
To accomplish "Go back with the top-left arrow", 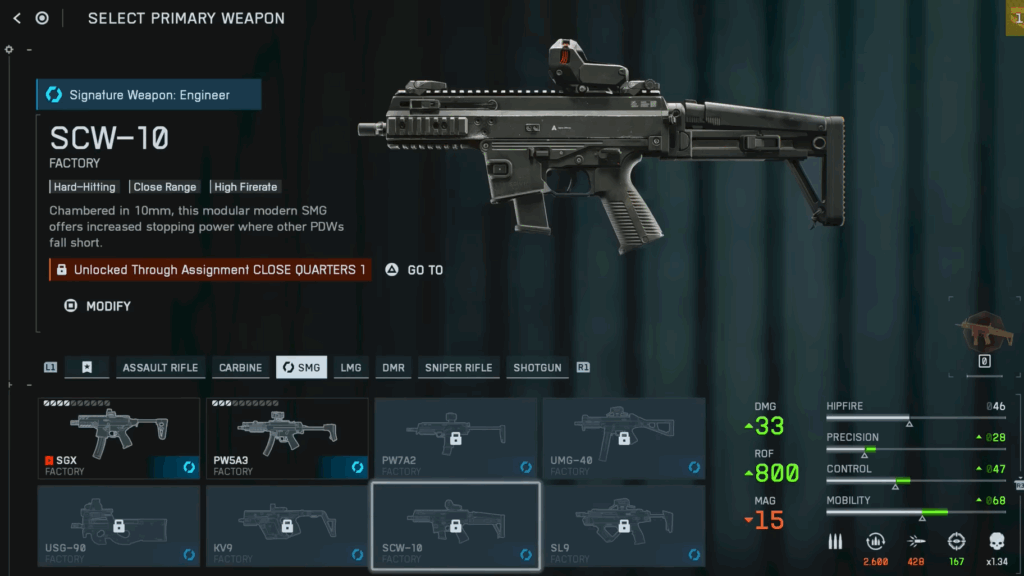I will 17,18.
